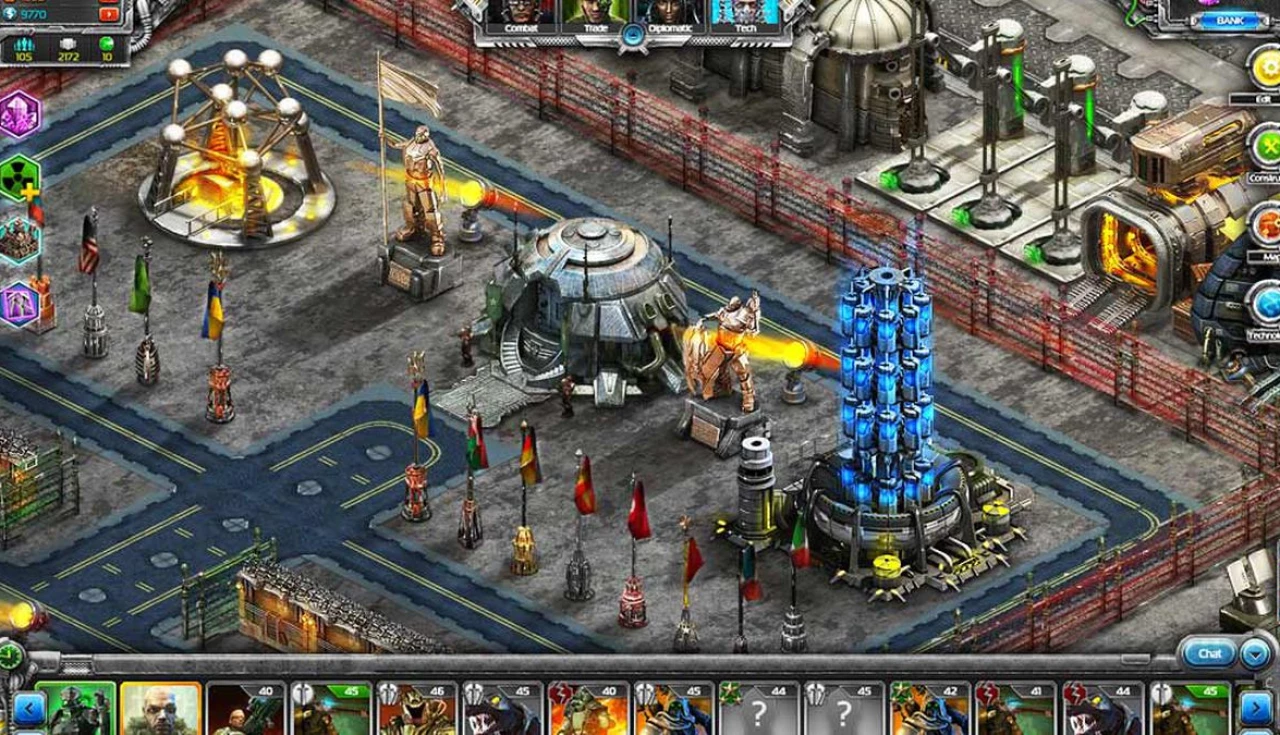The image size is (1280, 735).
Task: Page the friends bar right with the arrow
Action: pos(1255,709)
